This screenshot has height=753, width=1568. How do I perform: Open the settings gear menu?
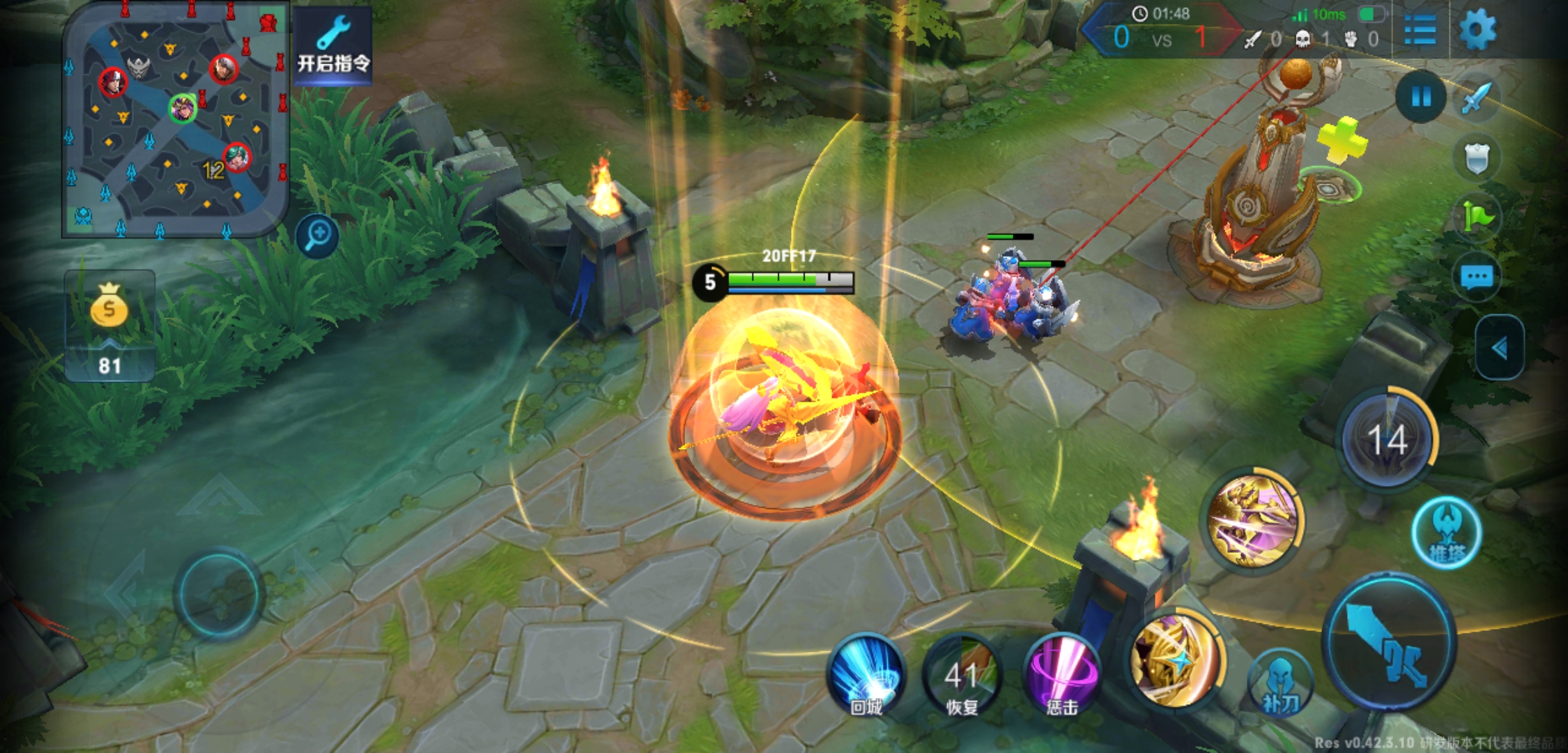[1477, 31]
